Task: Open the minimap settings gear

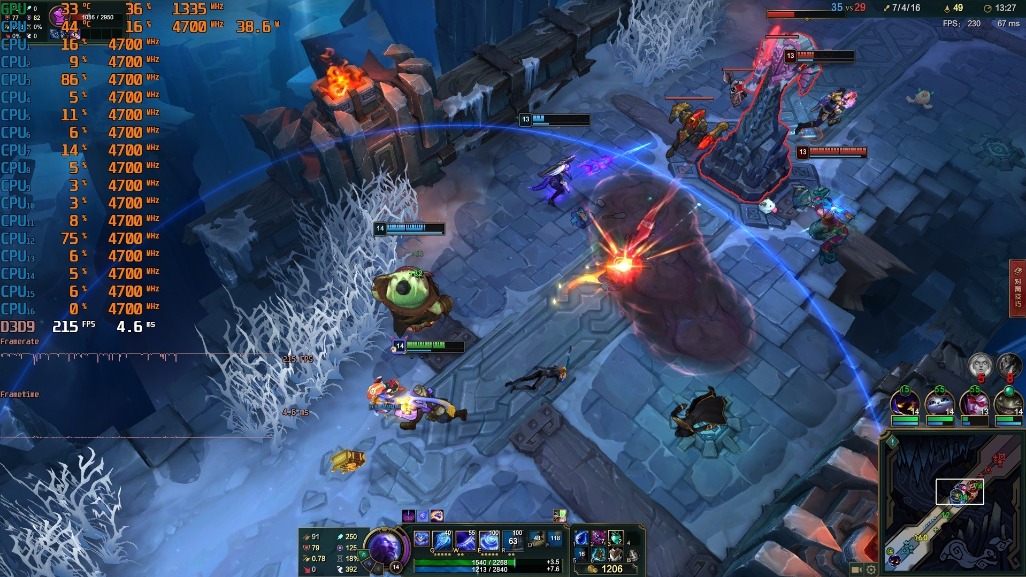Action: coord(871,570)
